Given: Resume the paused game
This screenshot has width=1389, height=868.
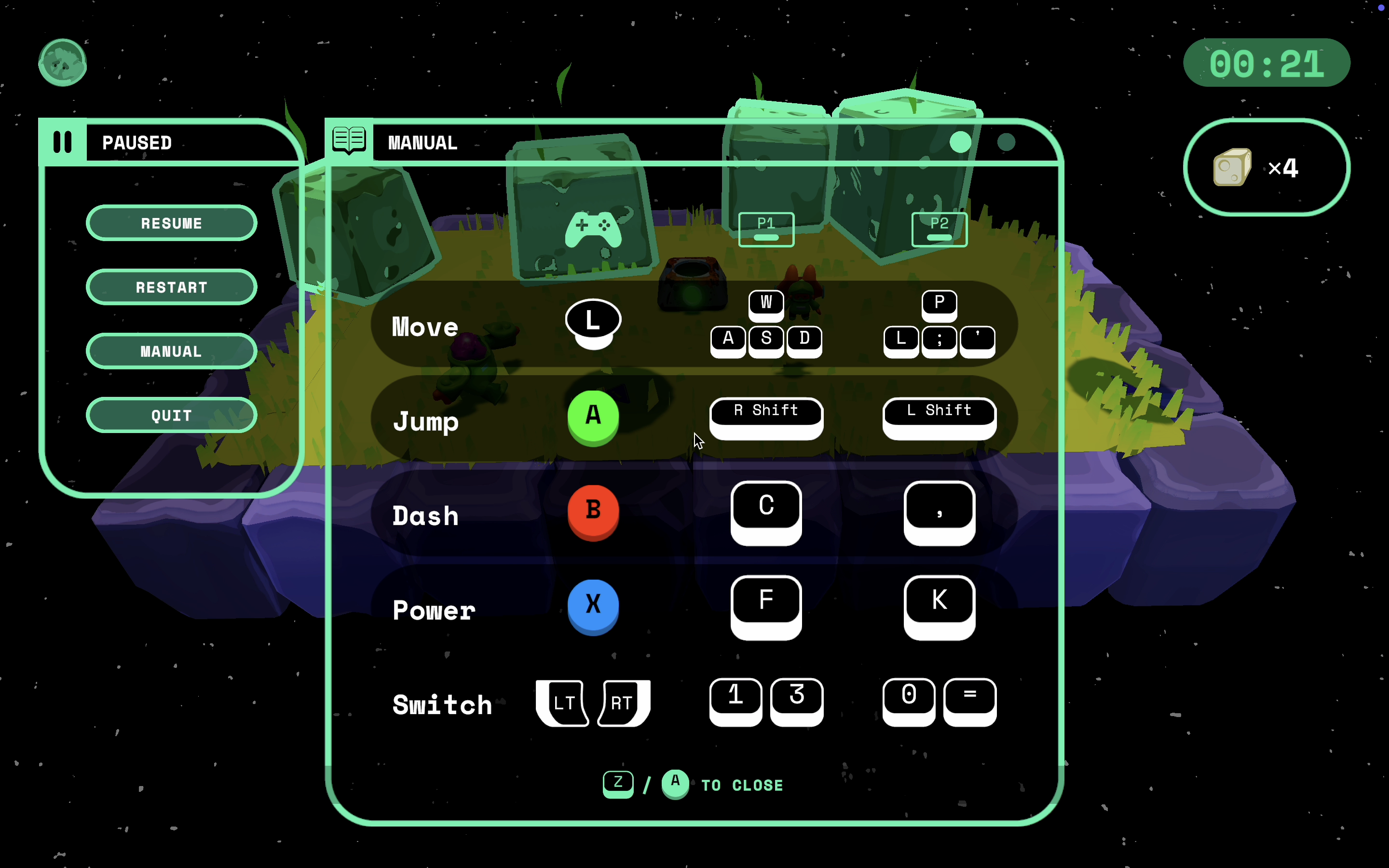Looking at the screenshot, I should [171, 223].
